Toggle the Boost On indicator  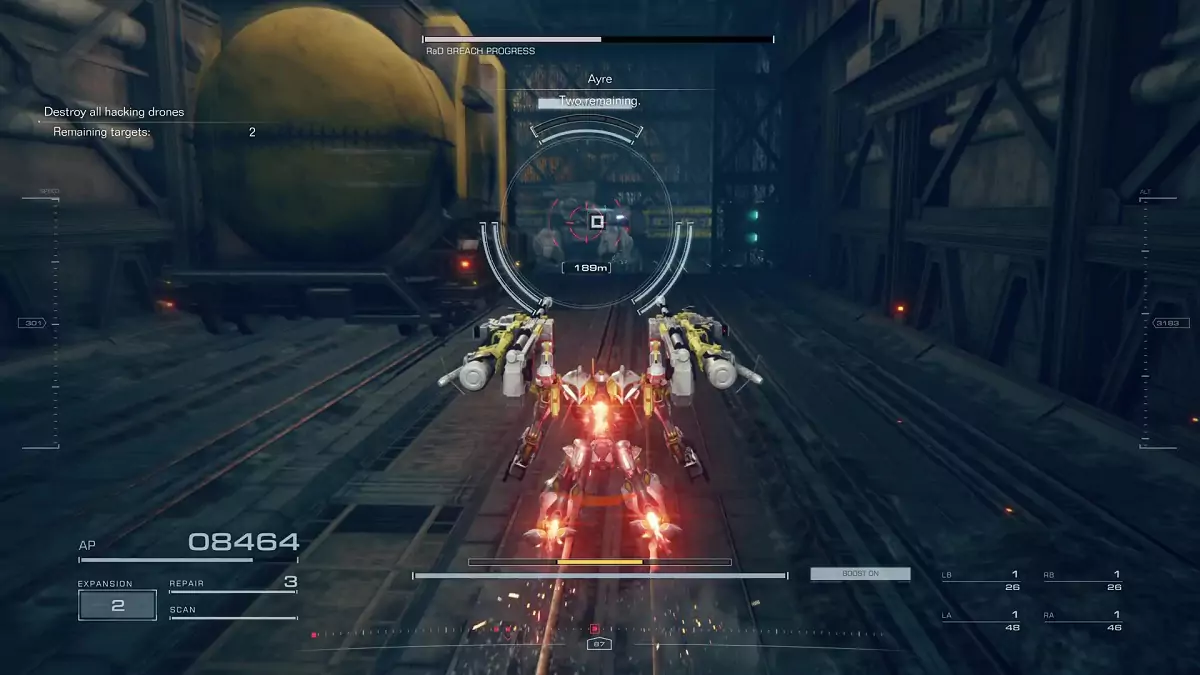pos(860,574)
